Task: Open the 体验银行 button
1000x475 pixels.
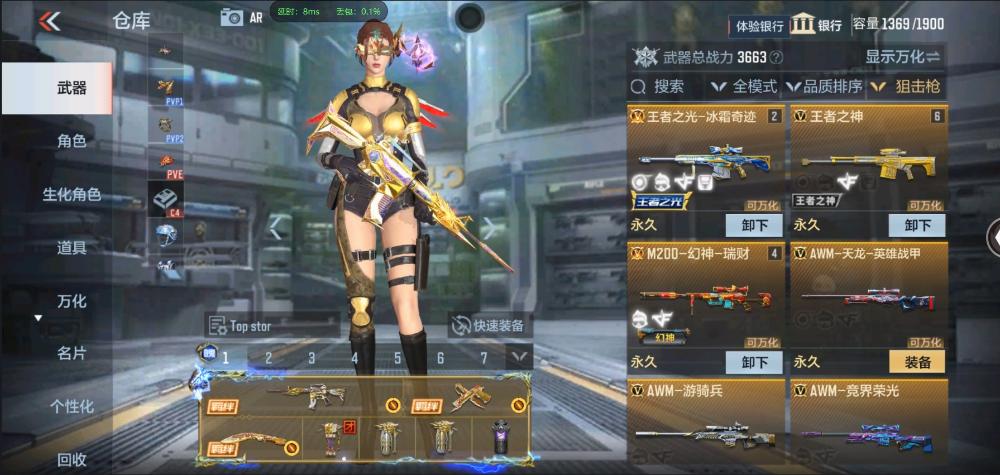Action: coord(759,25)
